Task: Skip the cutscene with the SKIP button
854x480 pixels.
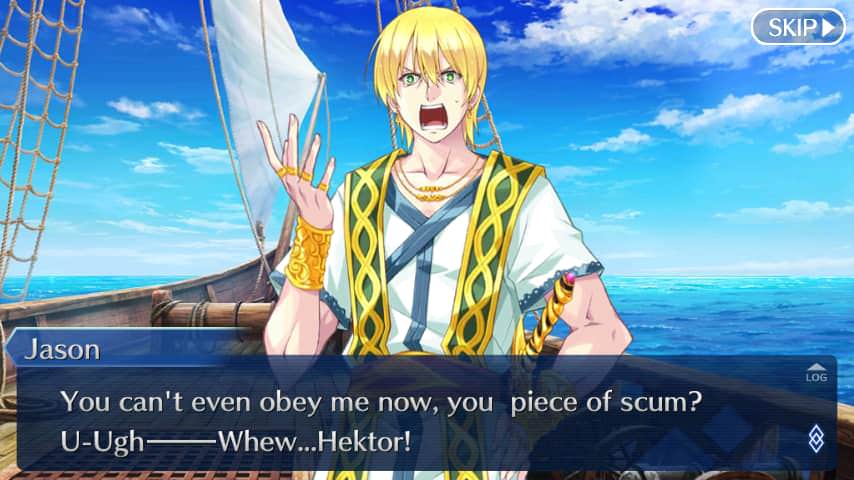Action: click(x=797, y=27)
